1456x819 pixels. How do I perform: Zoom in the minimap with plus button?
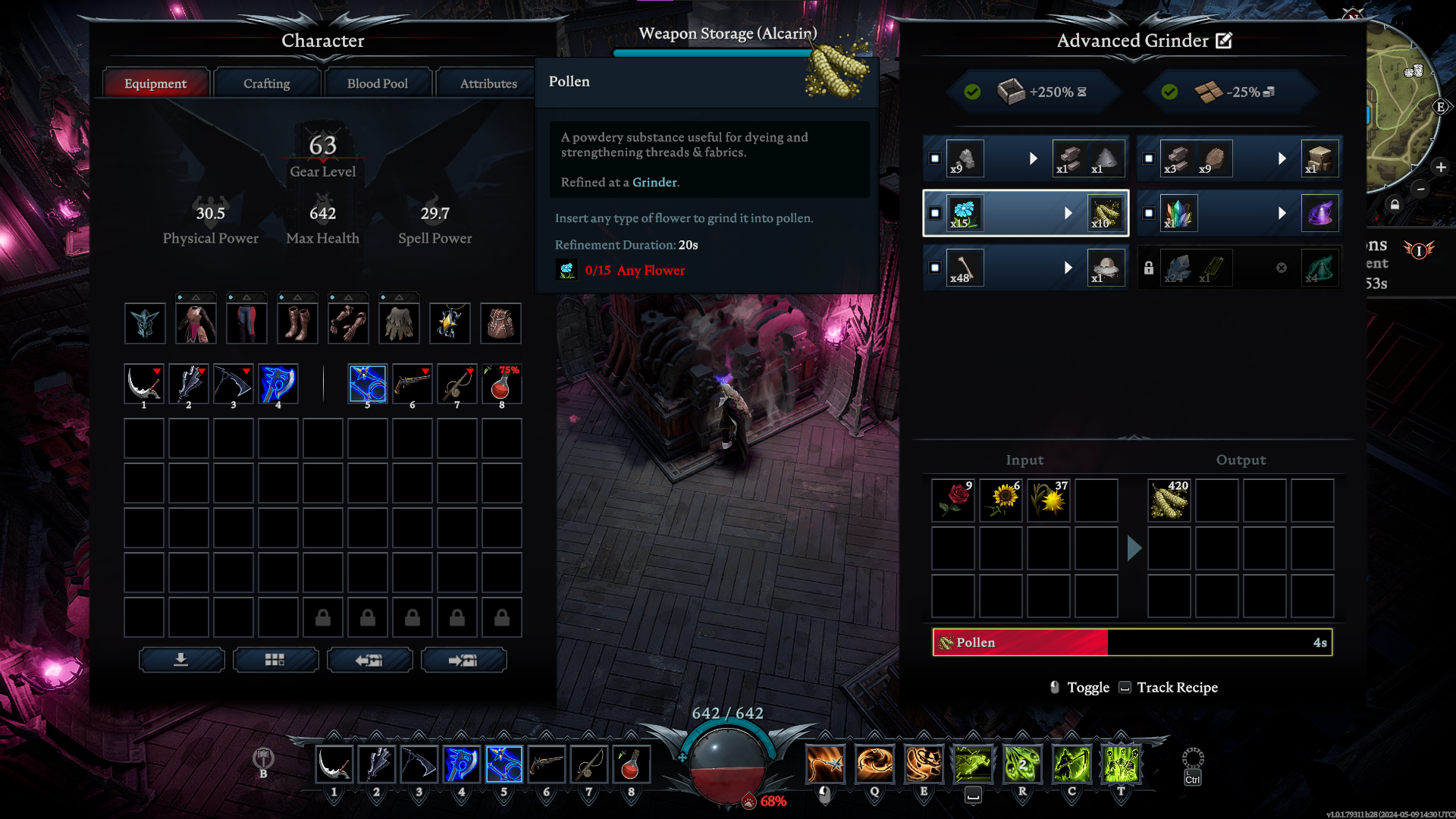tap(1441, 167)
